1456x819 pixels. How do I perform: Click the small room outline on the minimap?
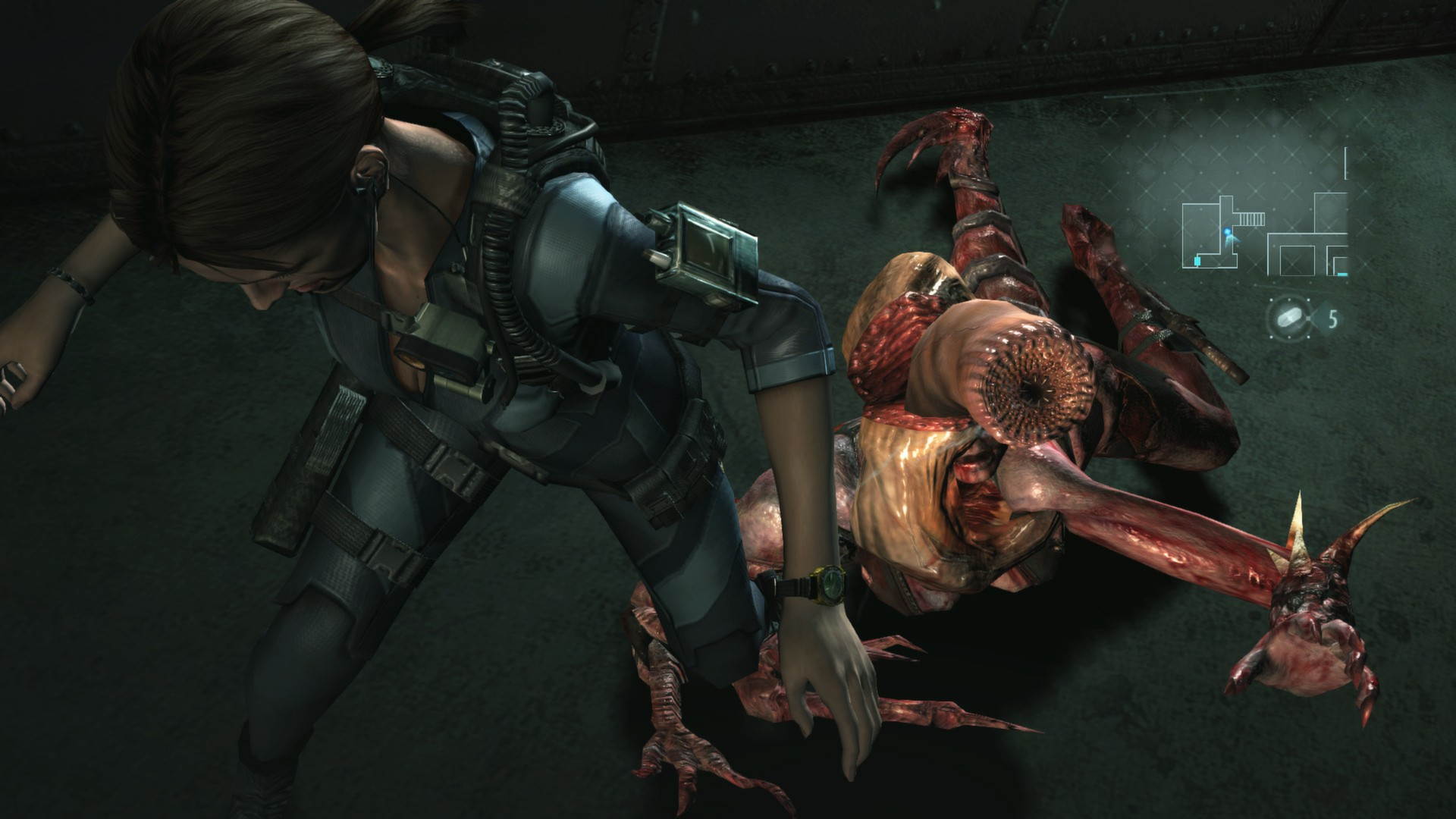(1297, 260)
